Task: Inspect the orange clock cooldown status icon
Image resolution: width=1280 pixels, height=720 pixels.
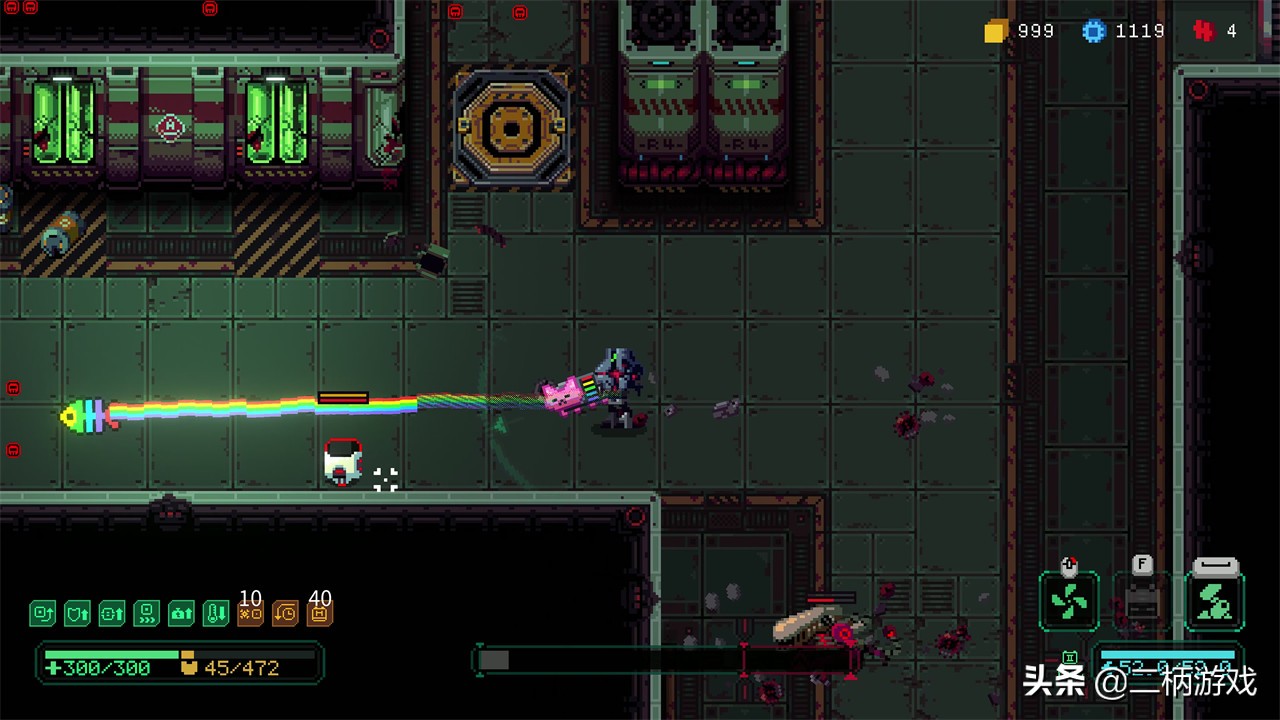Action: 285,613
